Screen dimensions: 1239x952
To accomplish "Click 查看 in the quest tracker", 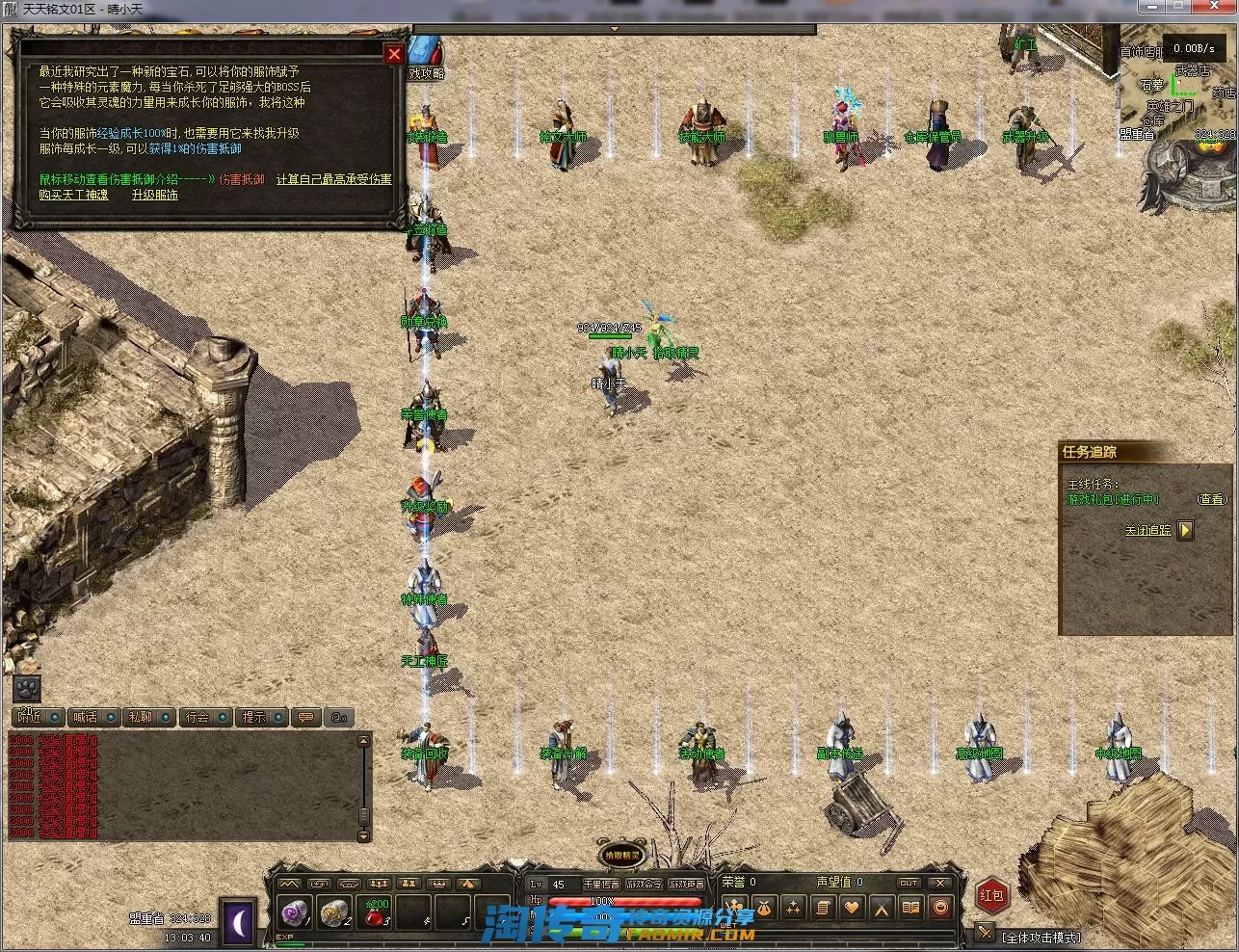I will 1212,499.
